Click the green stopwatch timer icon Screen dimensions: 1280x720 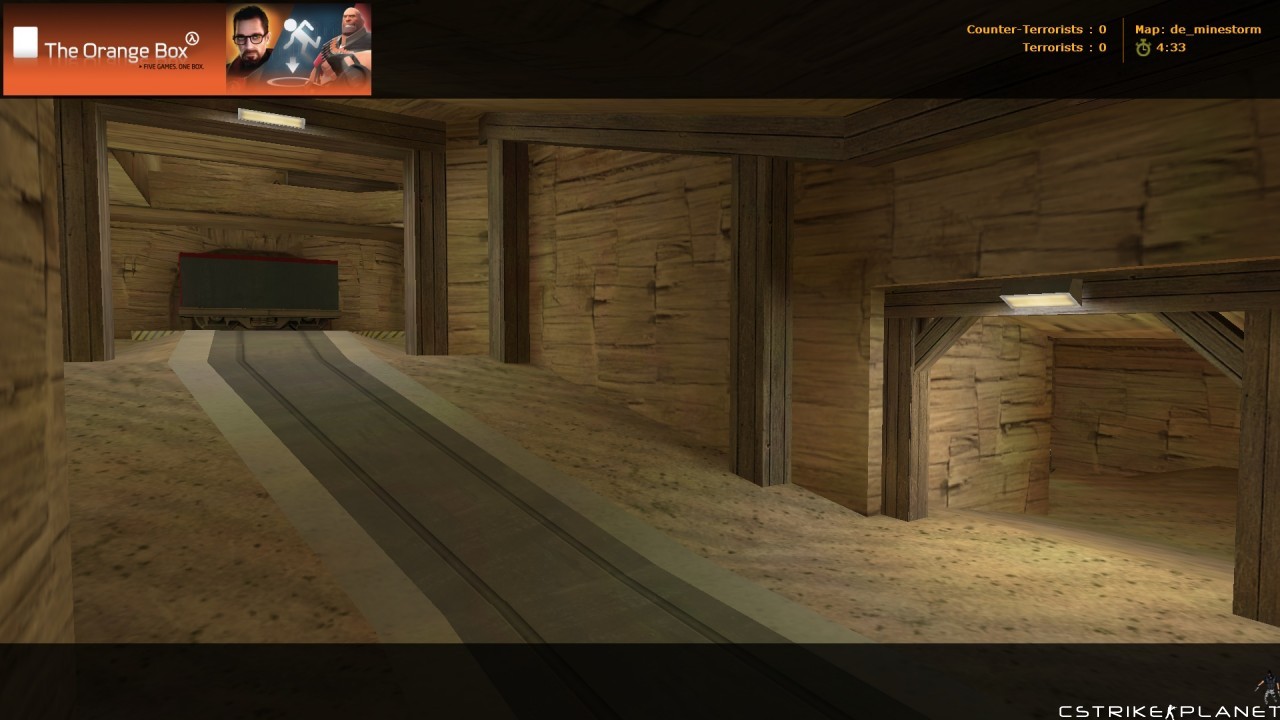(1141, 47)
